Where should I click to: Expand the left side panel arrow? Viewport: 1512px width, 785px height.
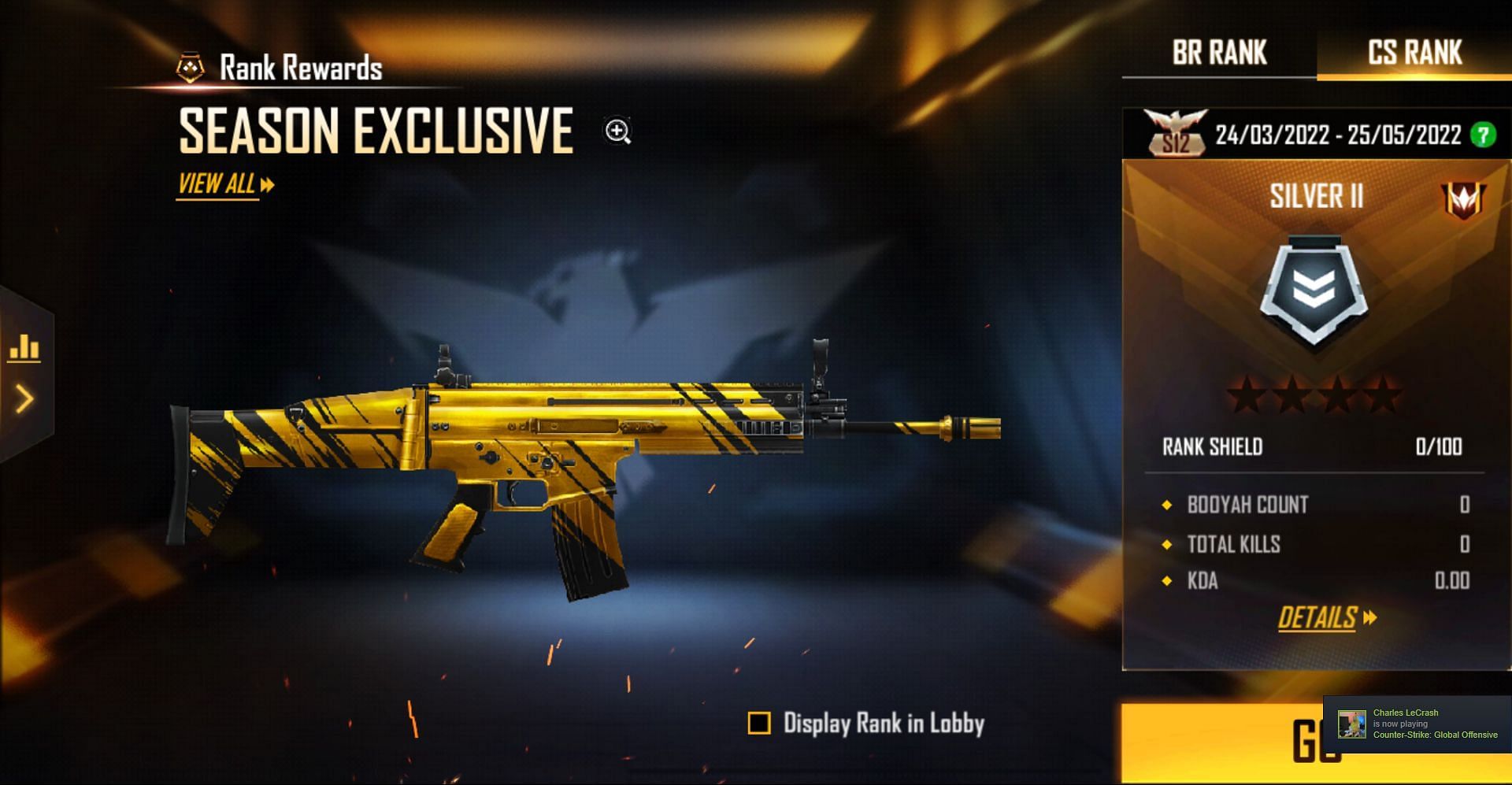tap(24, 399)
